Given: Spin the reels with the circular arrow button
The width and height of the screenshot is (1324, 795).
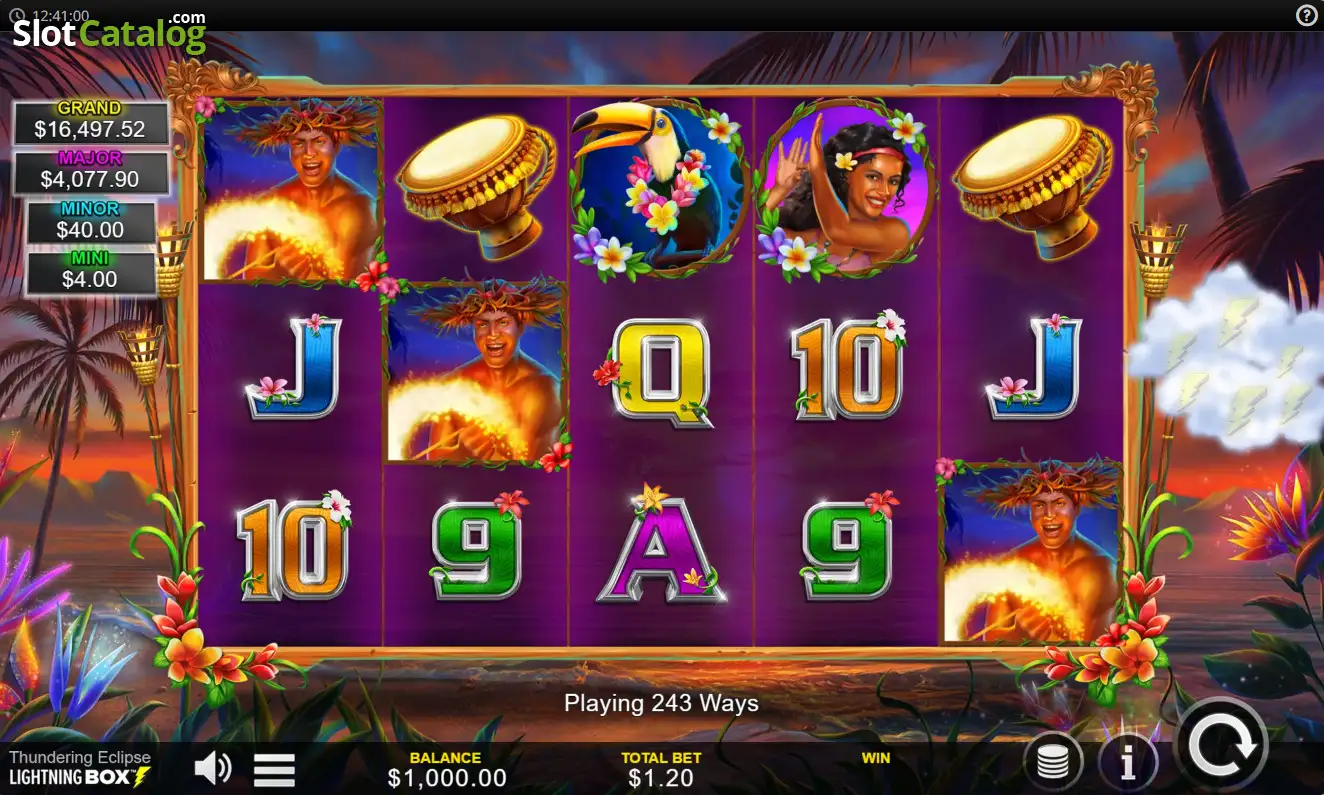Looking at the screenshot, I should coord(1222,745).
